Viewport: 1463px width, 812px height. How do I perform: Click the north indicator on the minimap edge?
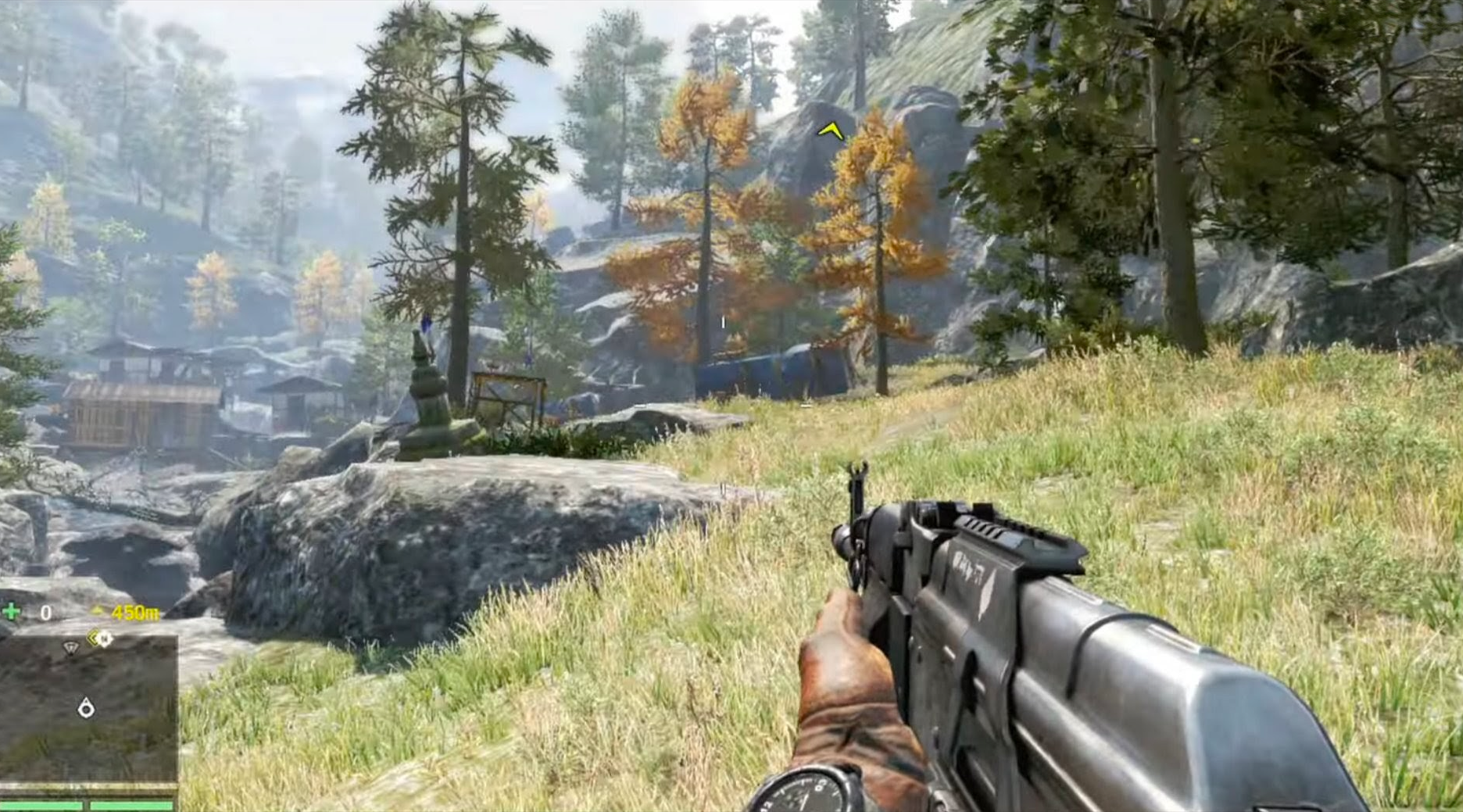coord(105,639)
